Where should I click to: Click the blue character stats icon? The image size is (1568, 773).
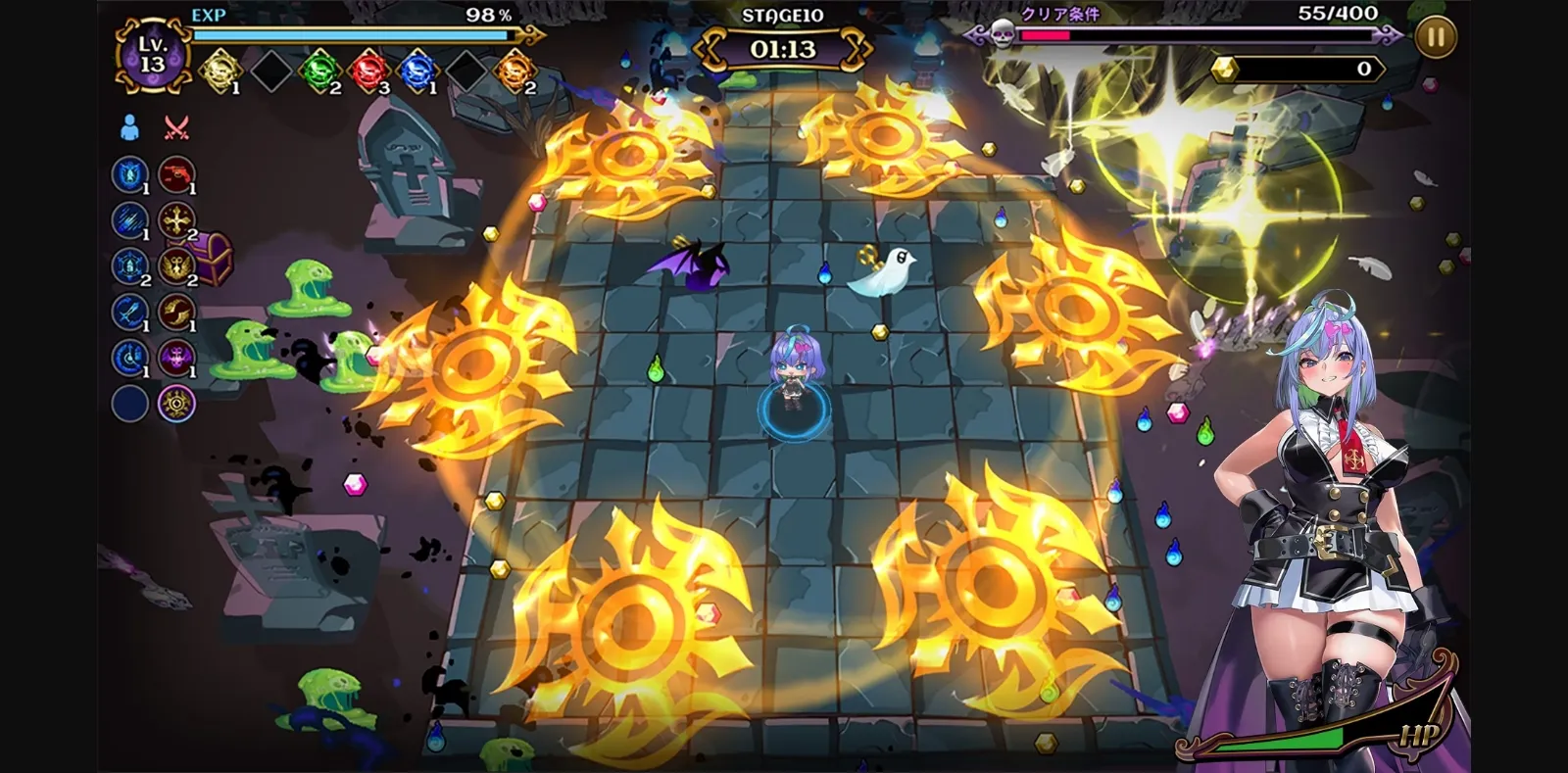click(131, 127)
